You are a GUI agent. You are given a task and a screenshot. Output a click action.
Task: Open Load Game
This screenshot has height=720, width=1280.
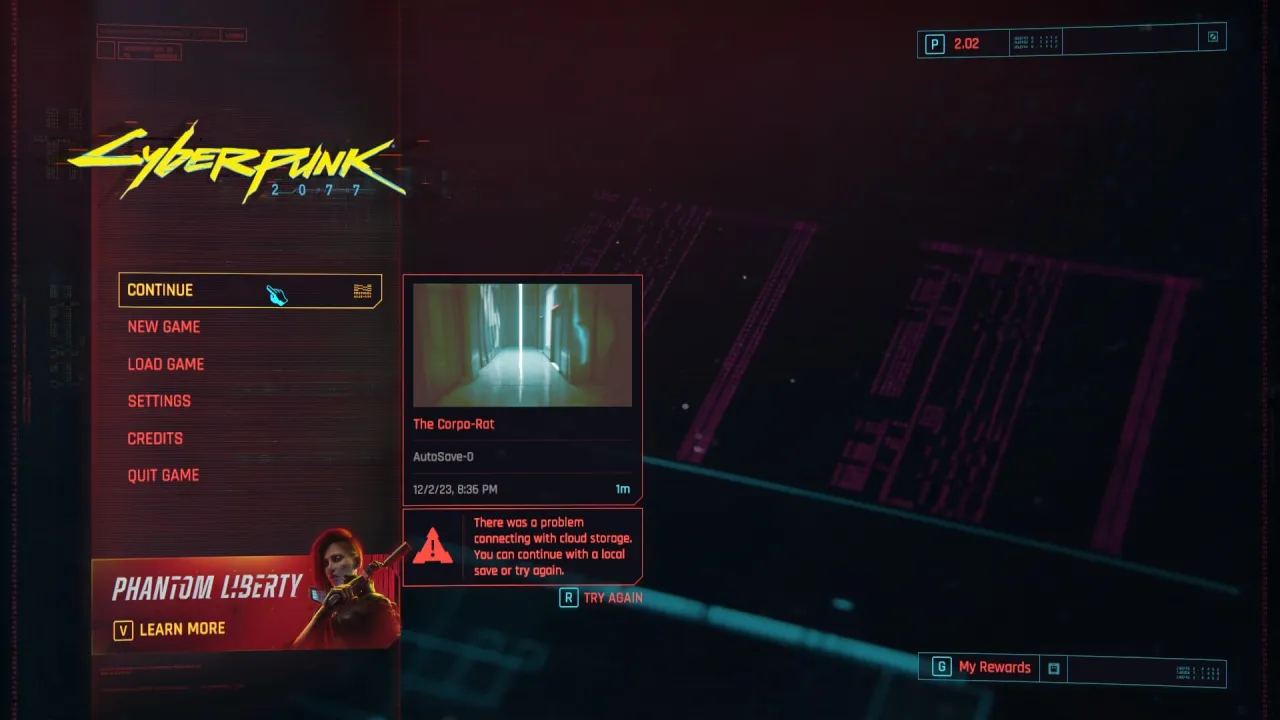(x=166, y=364)
